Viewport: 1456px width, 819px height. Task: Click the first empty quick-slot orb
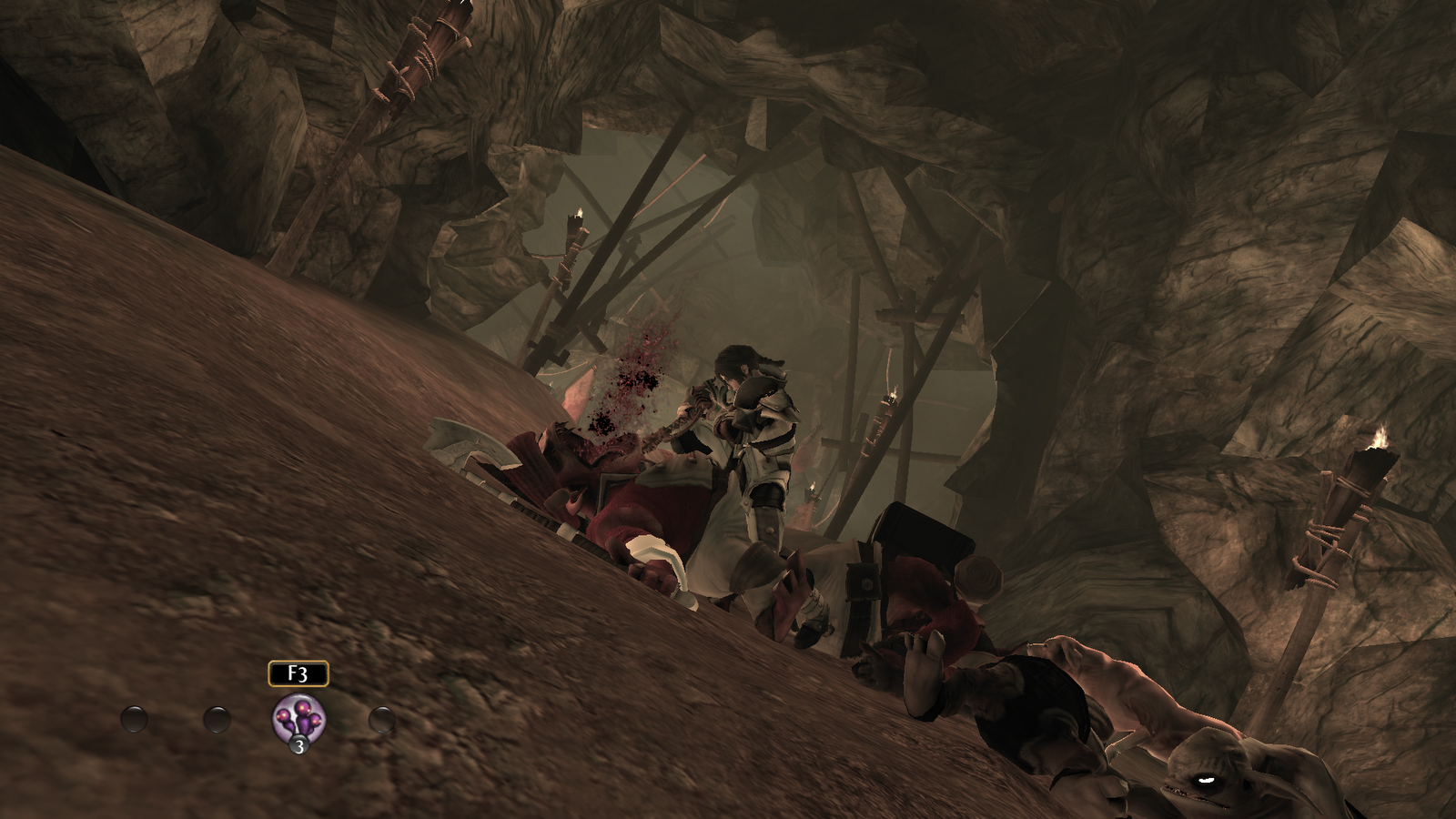[x=135, y=719]
